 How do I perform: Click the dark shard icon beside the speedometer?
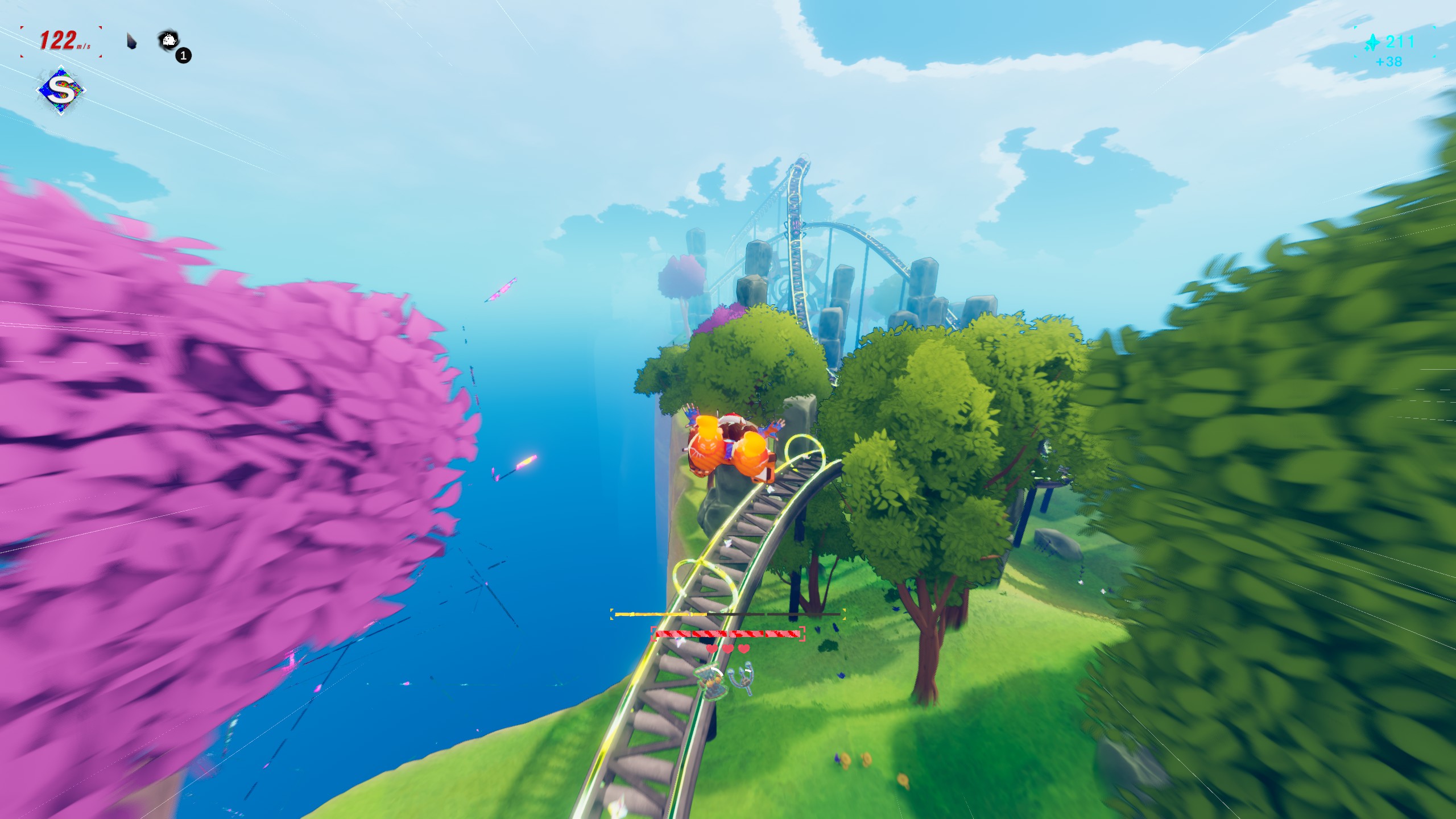pos(132,42)
